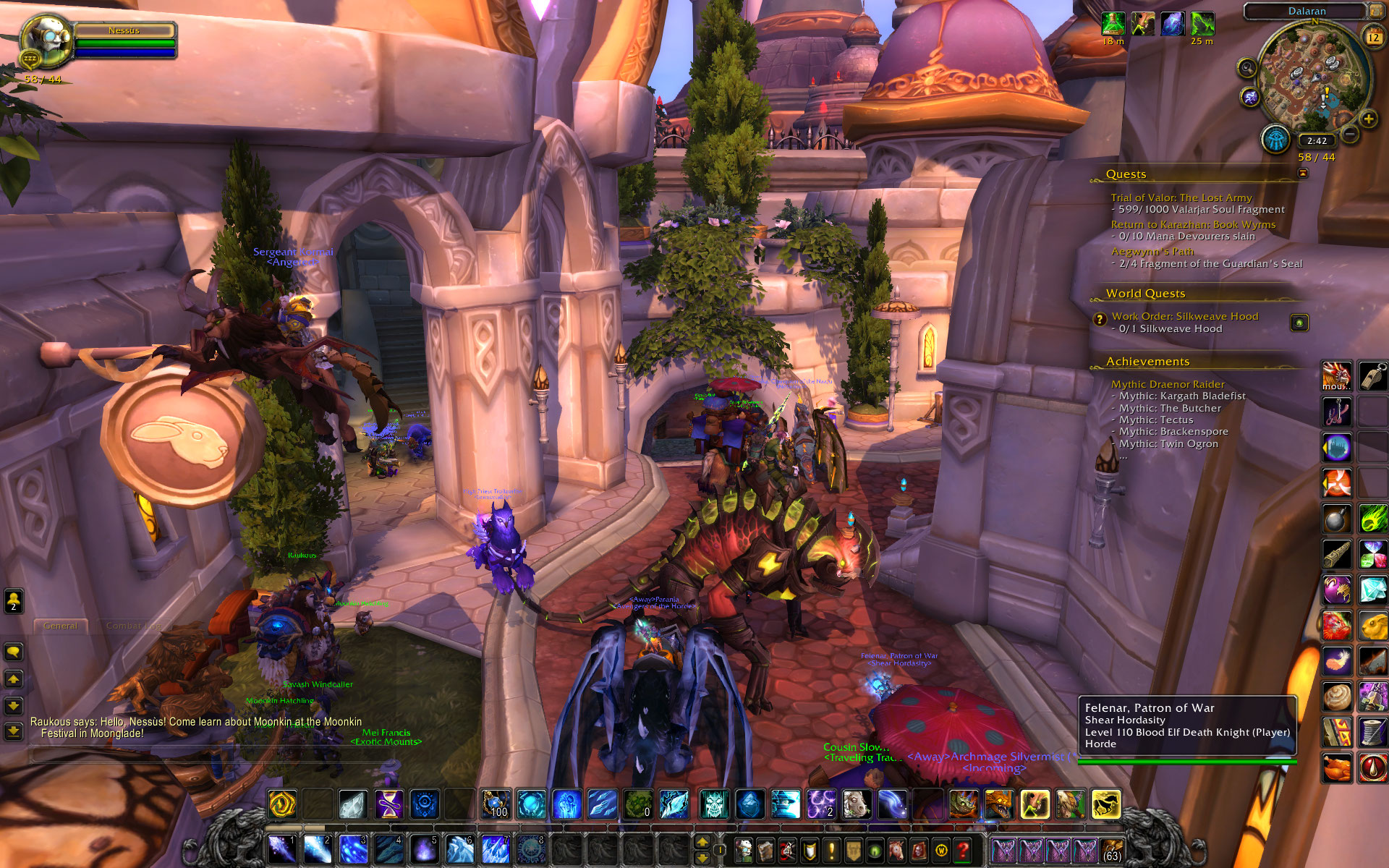Screen dimensions: 1389x868
Task: Zoom out the minimap with minus button
Action: point(1350,134)
